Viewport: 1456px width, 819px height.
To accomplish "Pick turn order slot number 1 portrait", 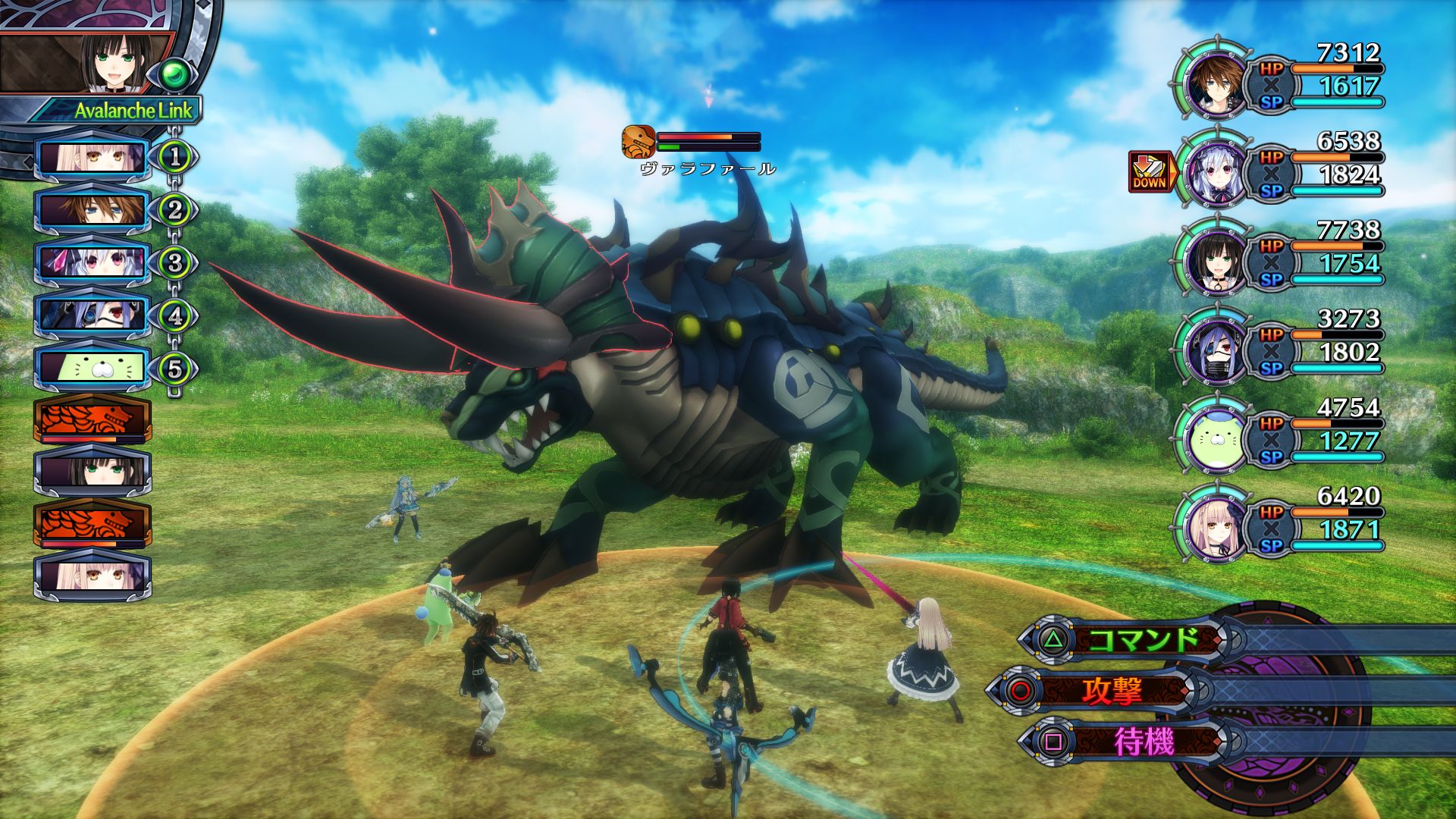I will click(x=92, y=158).
